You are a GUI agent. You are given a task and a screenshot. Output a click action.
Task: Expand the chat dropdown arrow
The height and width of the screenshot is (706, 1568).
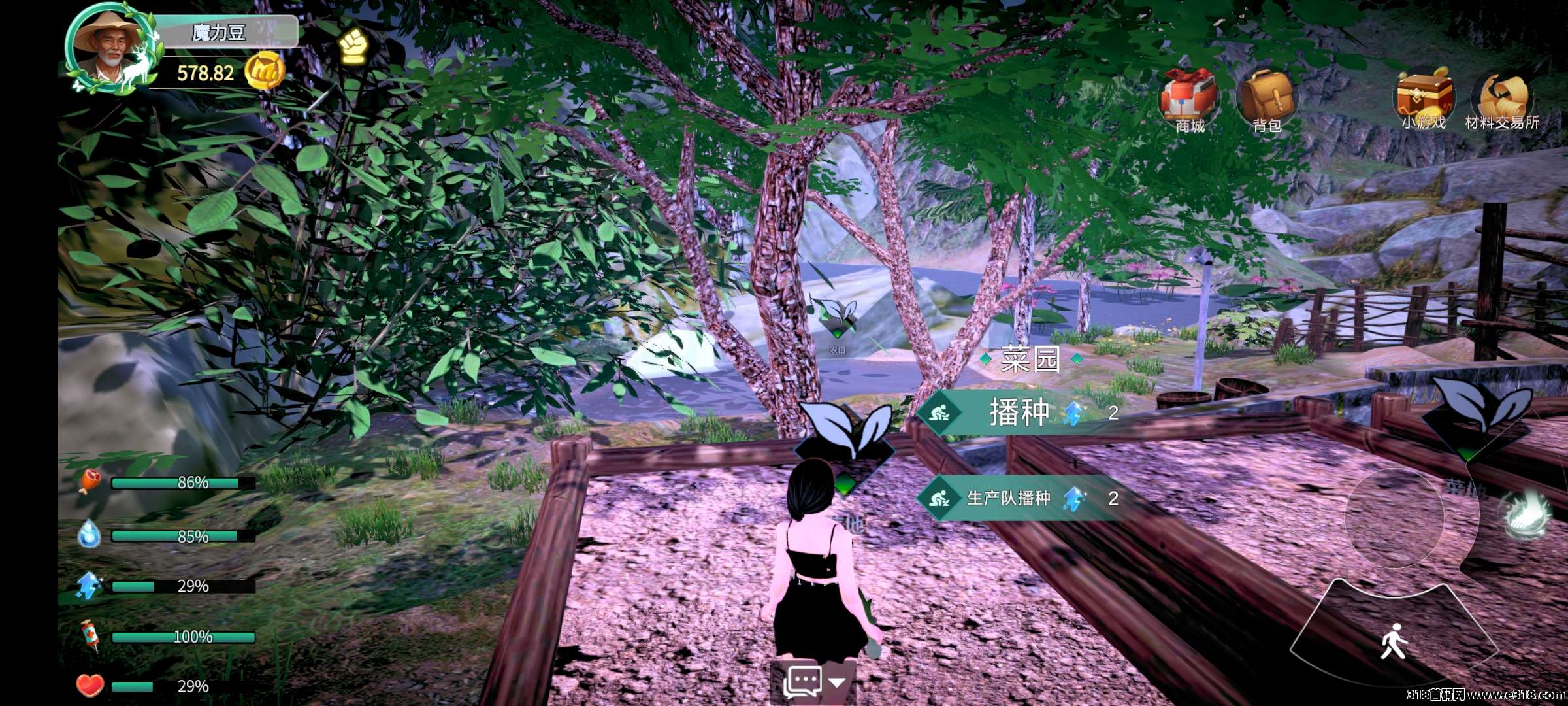click(x=837, y=682)
